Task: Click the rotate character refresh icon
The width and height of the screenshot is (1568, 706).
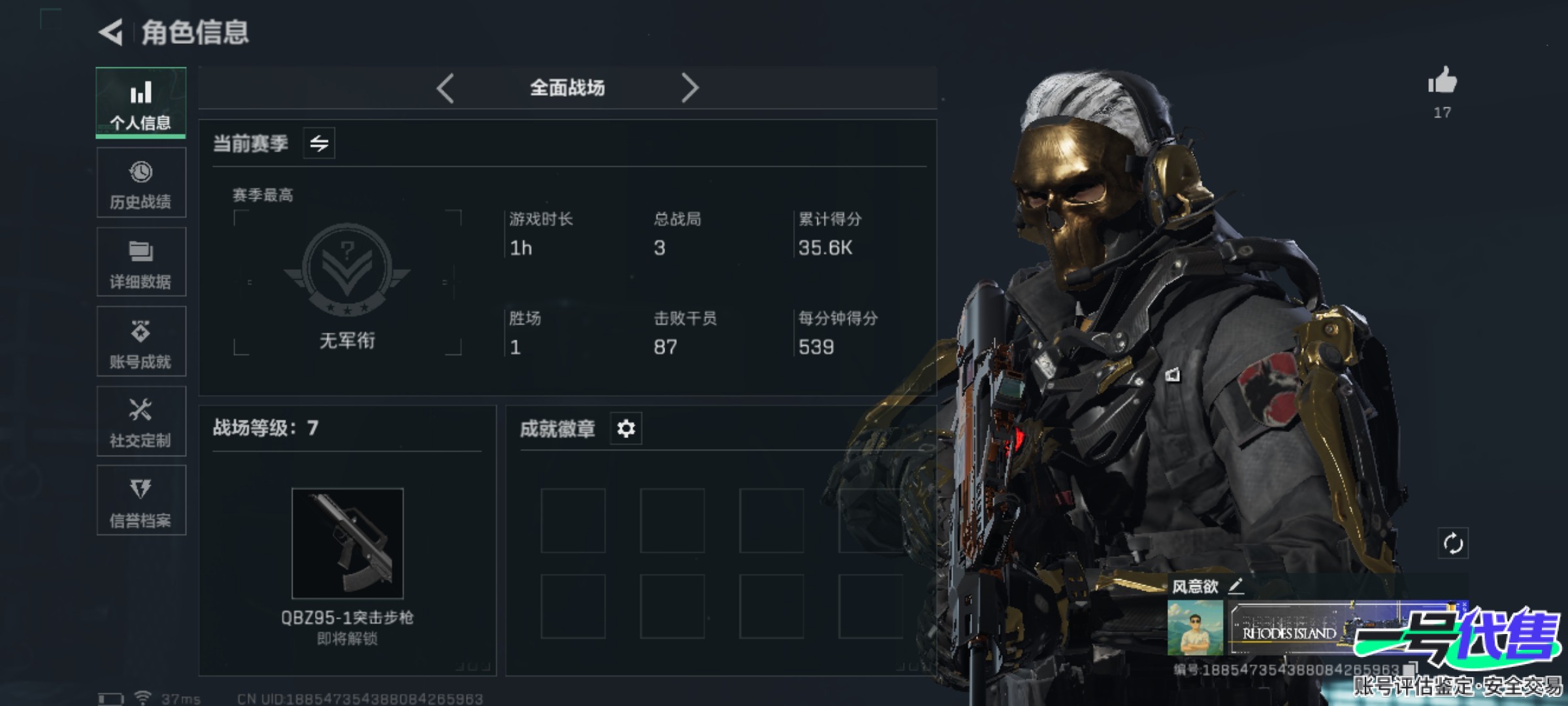Action: [x=1453, y=543]
